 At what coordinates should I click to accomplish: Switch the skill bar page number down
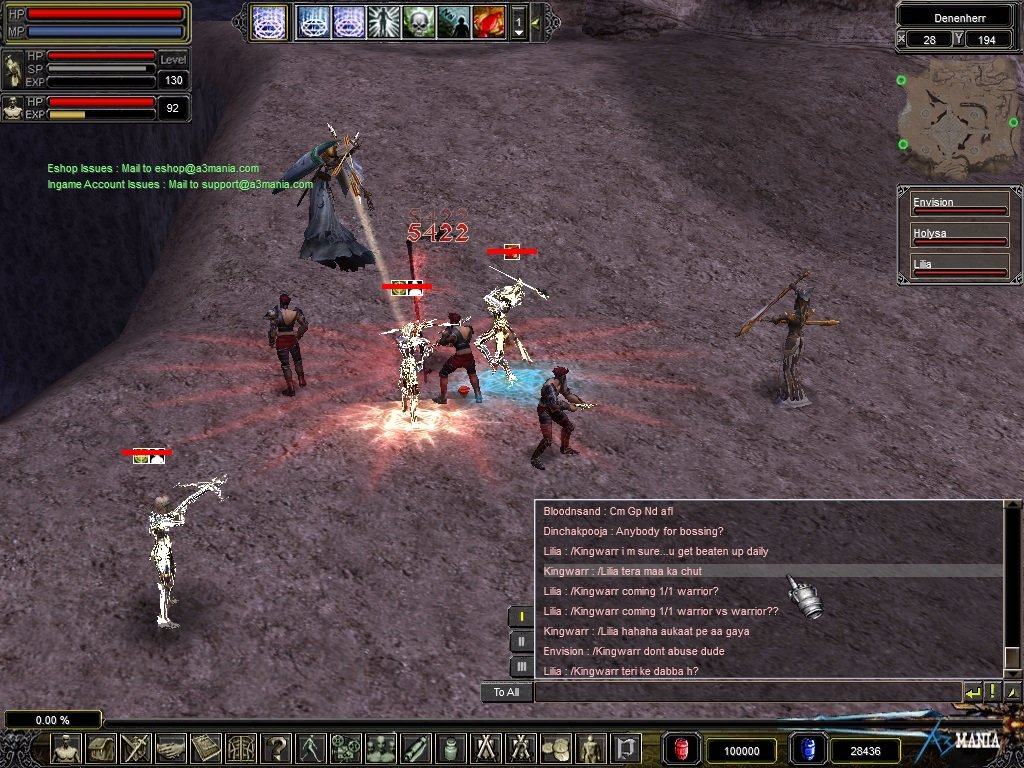(518, 33)
